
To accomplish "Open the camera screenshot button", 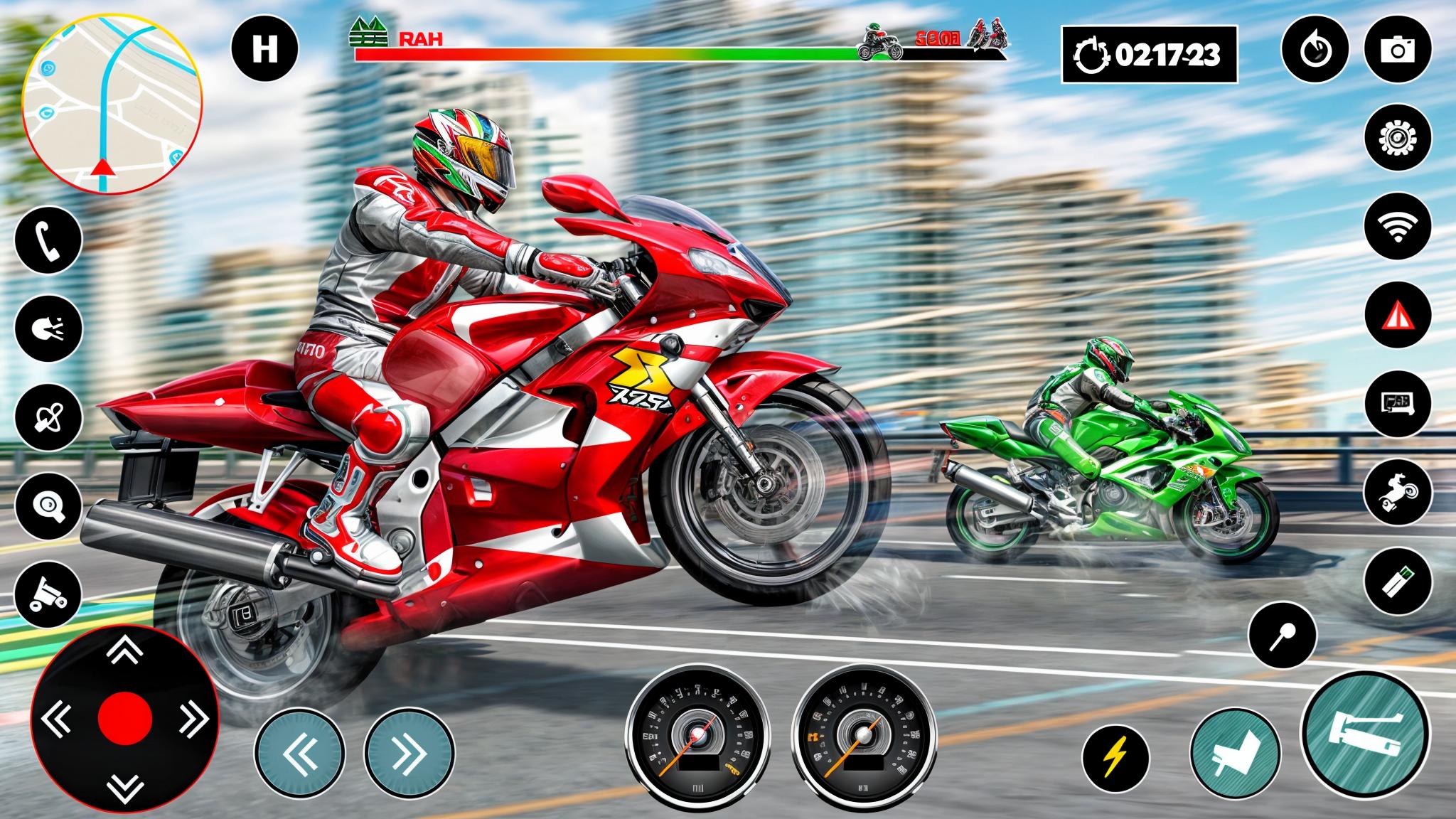I will click(x=1398, y=50).
